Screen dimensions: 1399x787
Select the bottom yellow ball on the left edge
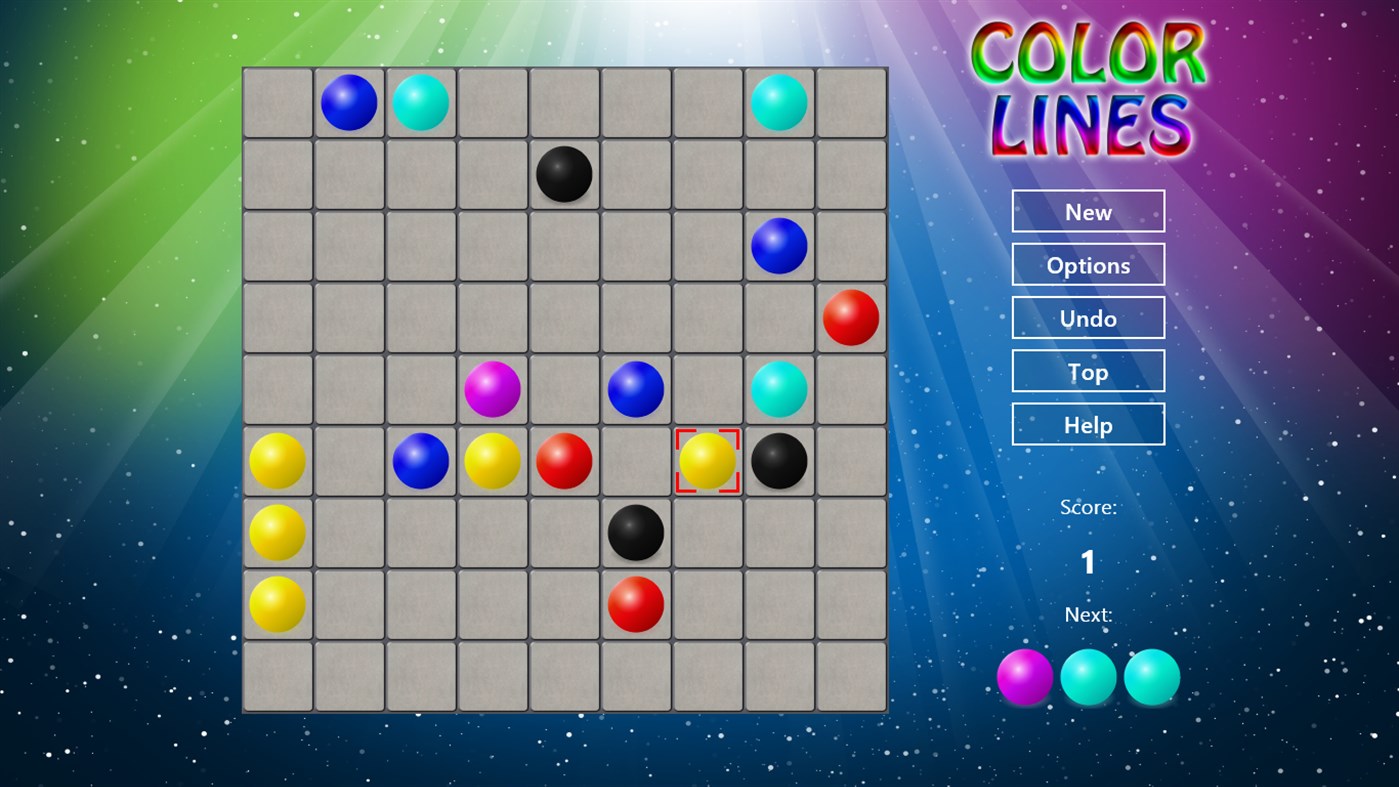(277, 603)
